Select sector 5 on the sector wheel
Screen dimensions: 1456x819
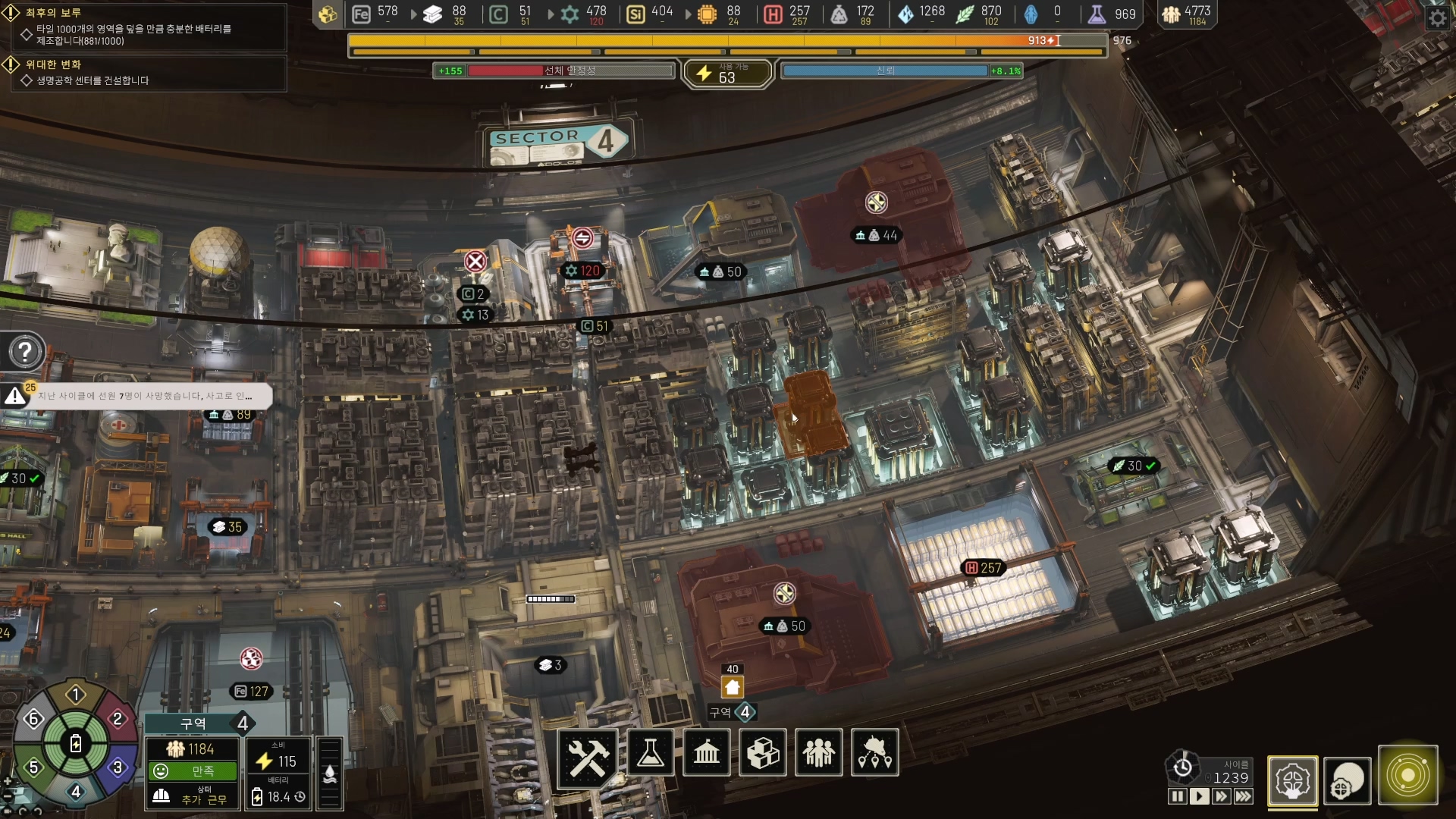33,767
